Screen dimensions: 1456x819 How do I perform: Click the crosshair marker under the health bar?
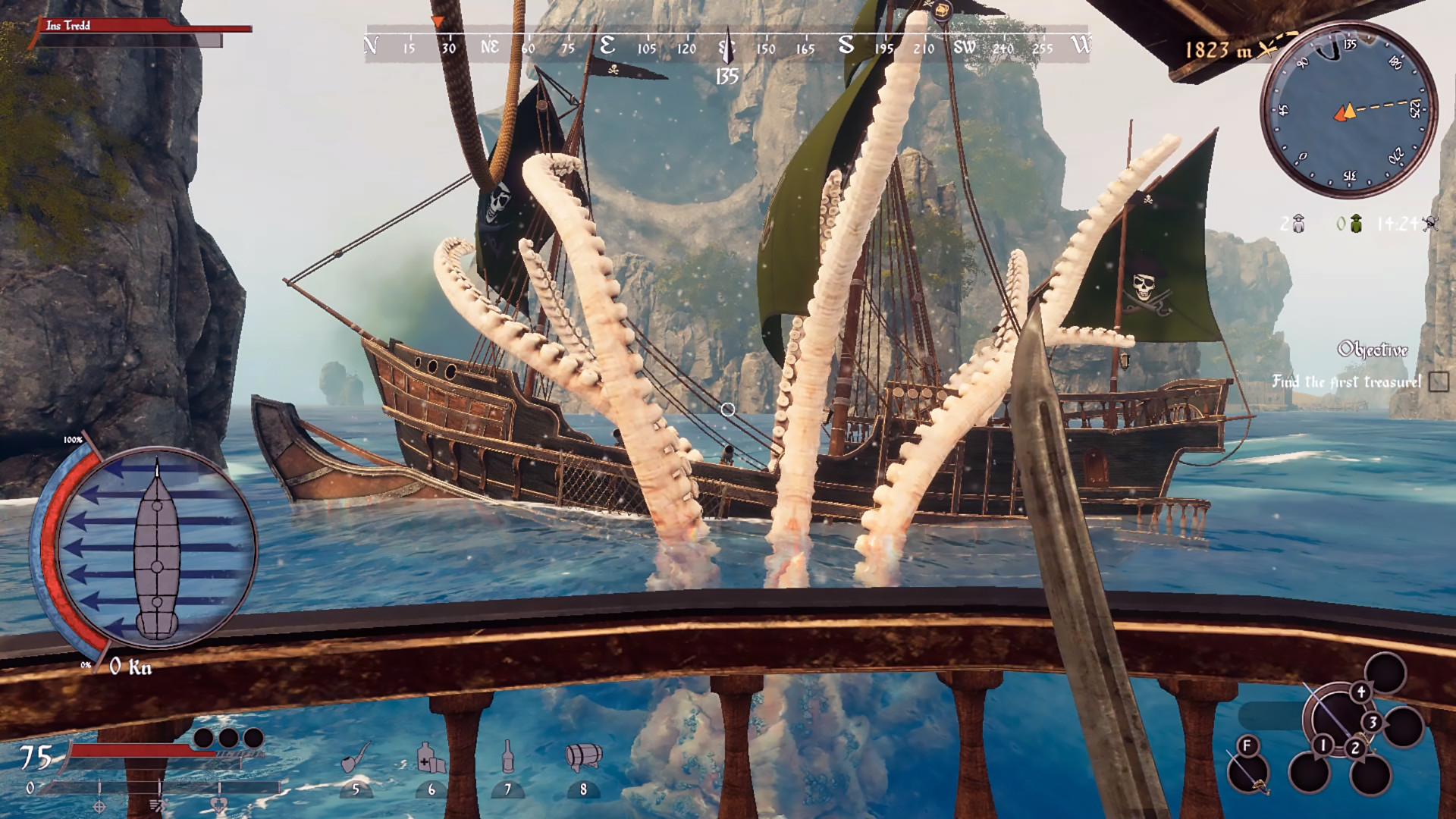pos(98,805)
